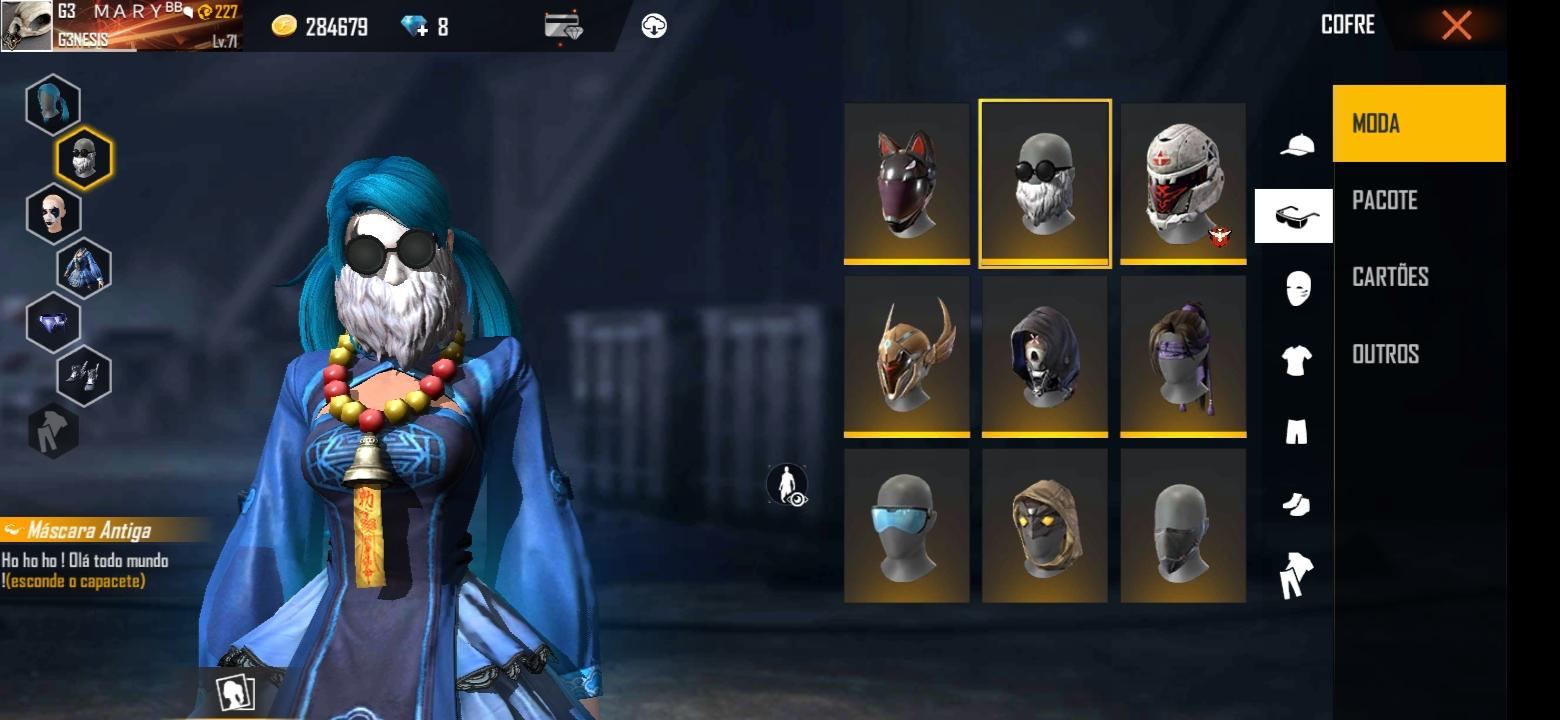Choose the dark hooded skull mask
Viewport: 1560px width, 720px height.
[1045, 356]
